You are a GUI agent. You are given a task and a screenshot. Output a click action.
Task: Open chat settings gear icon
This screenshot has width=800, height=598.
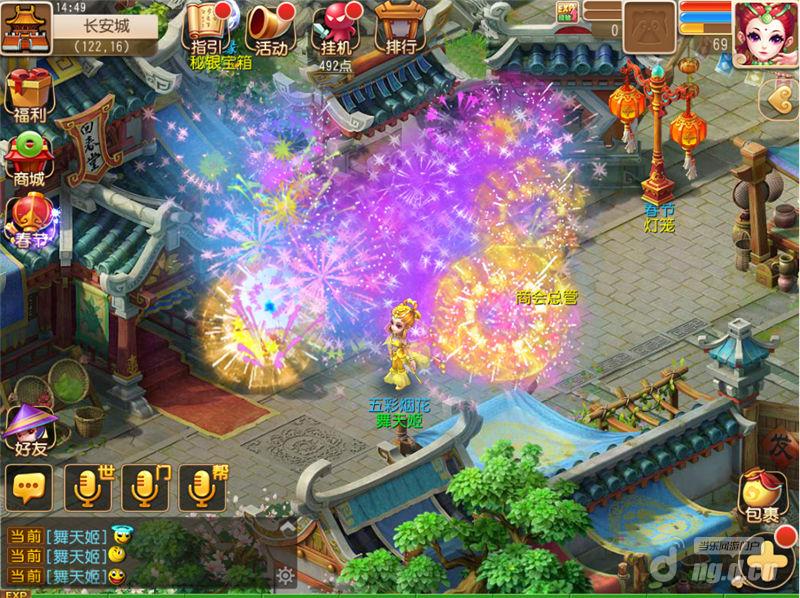click(x=286, y=575)
